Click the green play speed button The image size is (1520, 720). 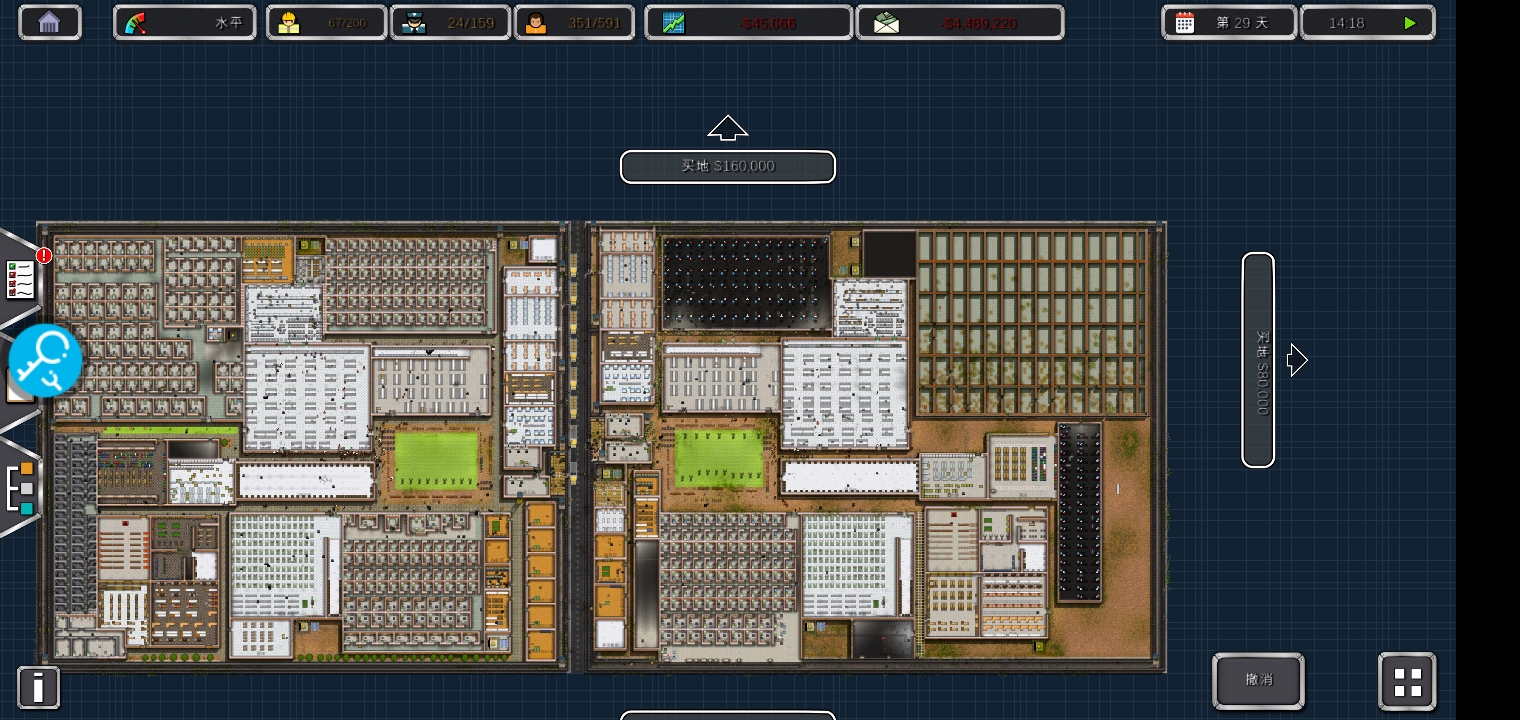pyautogui.click(x=1409, y=22)
